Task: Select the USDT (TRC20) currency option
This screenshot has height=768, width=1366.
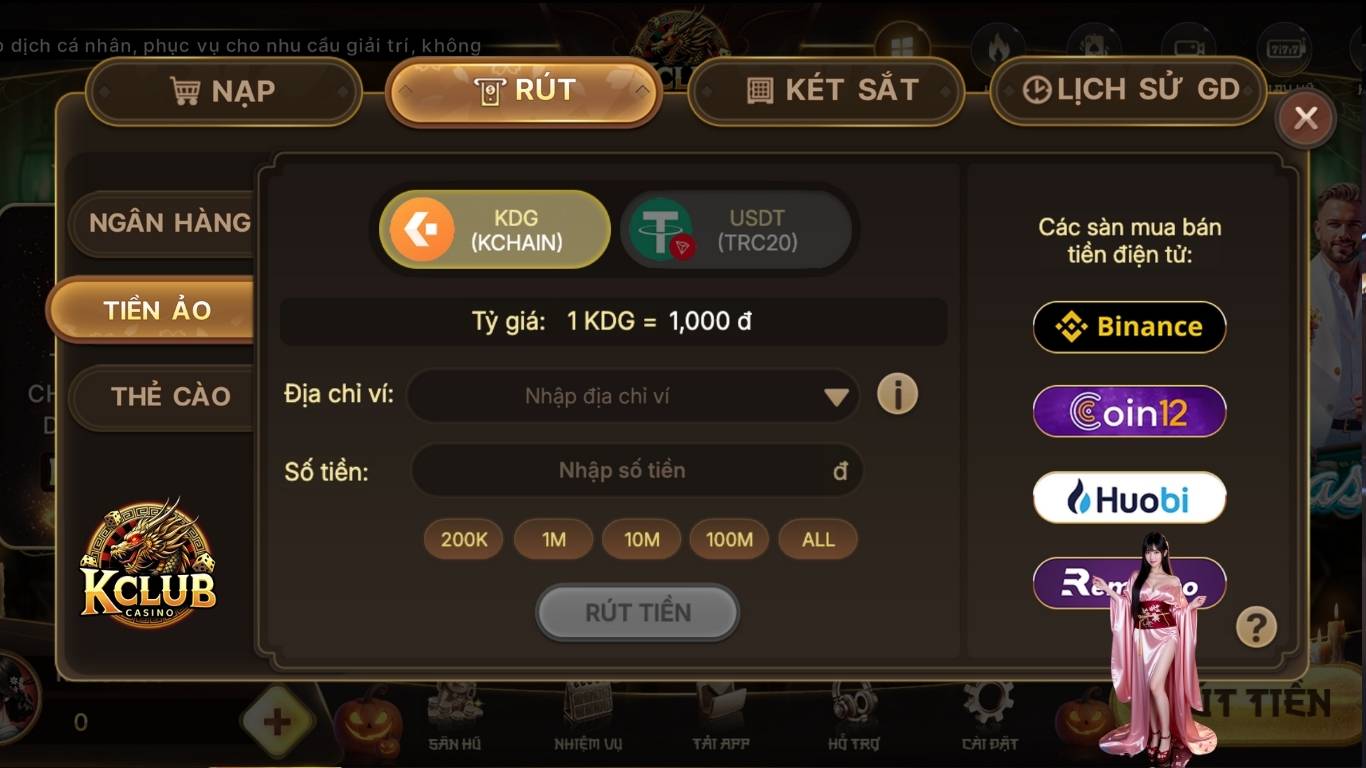Action: coord(738,229)
